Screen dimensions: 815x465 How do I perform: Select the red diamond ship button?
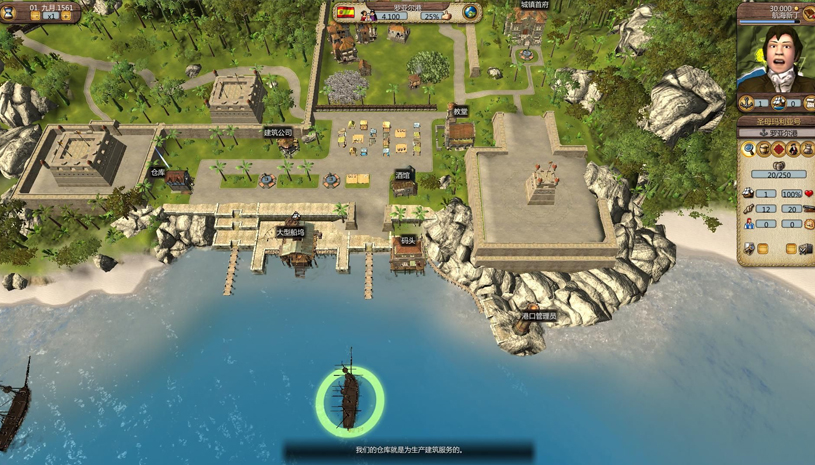coord(778,150)
